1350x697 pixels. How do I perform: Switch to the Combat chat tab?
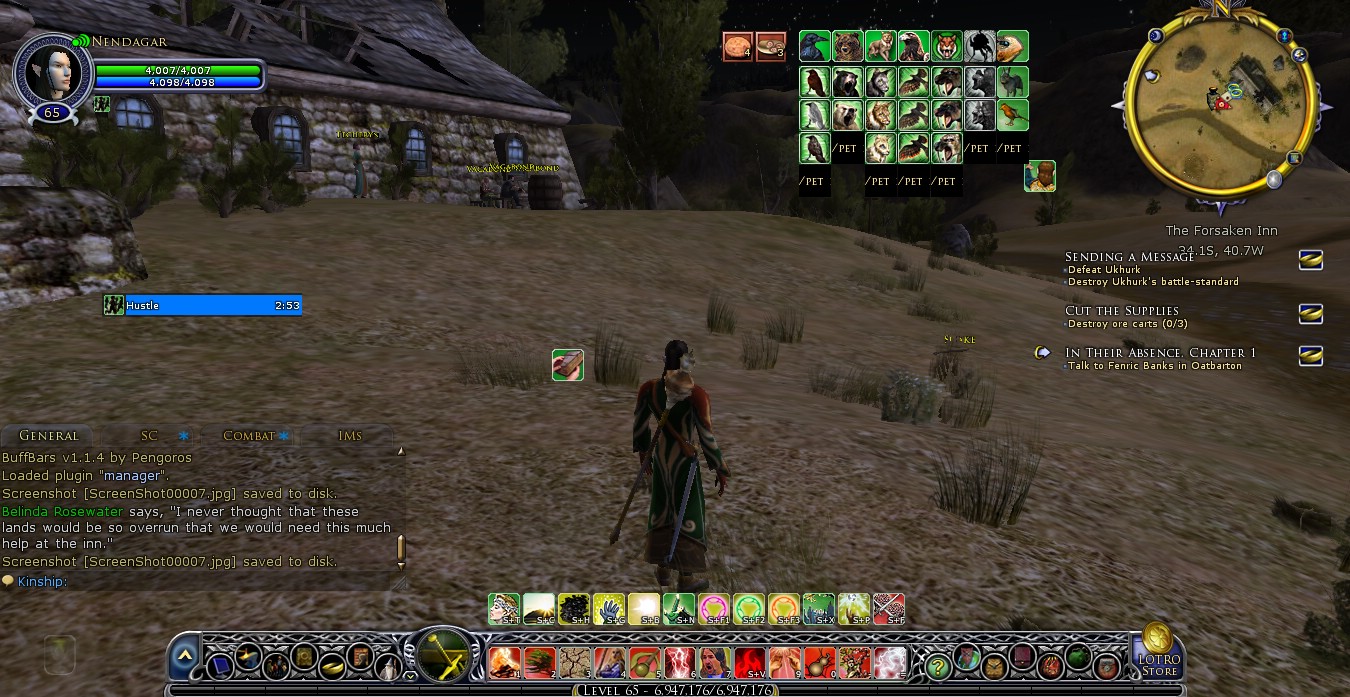(x=249, y=435)
